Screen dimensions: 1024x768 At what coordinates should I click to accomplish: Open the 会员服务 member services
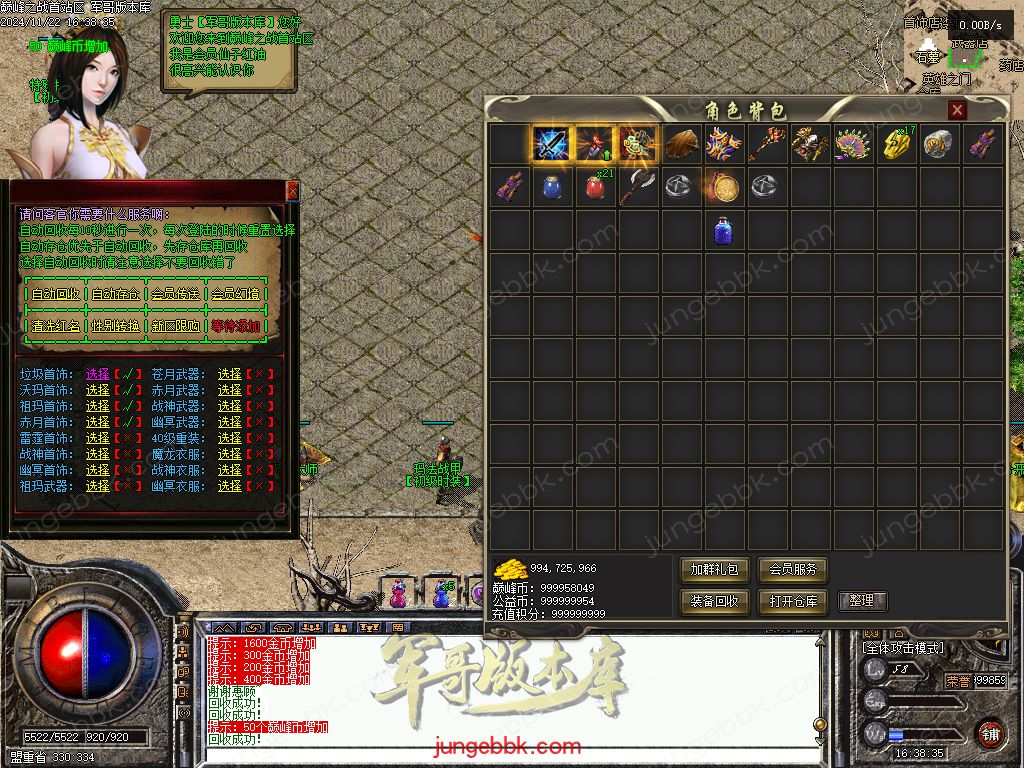[x=793, y=570]
